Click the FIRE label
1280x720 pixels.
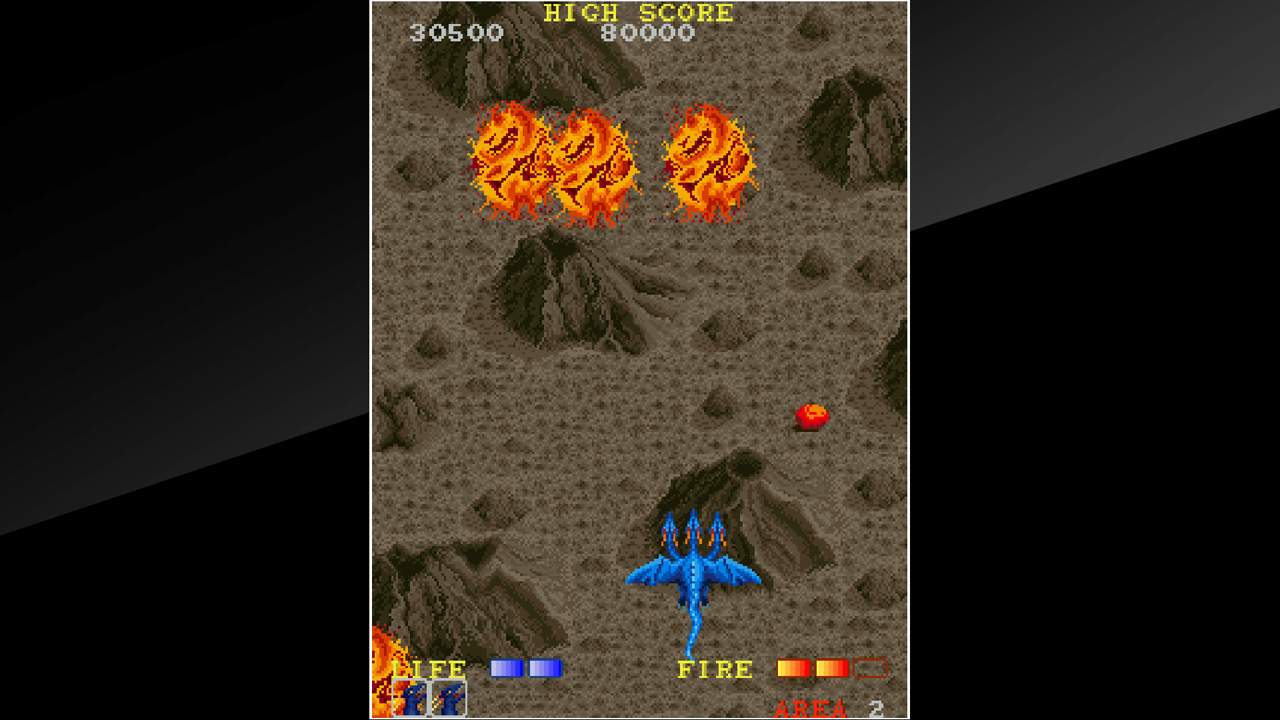click(716, 667)
